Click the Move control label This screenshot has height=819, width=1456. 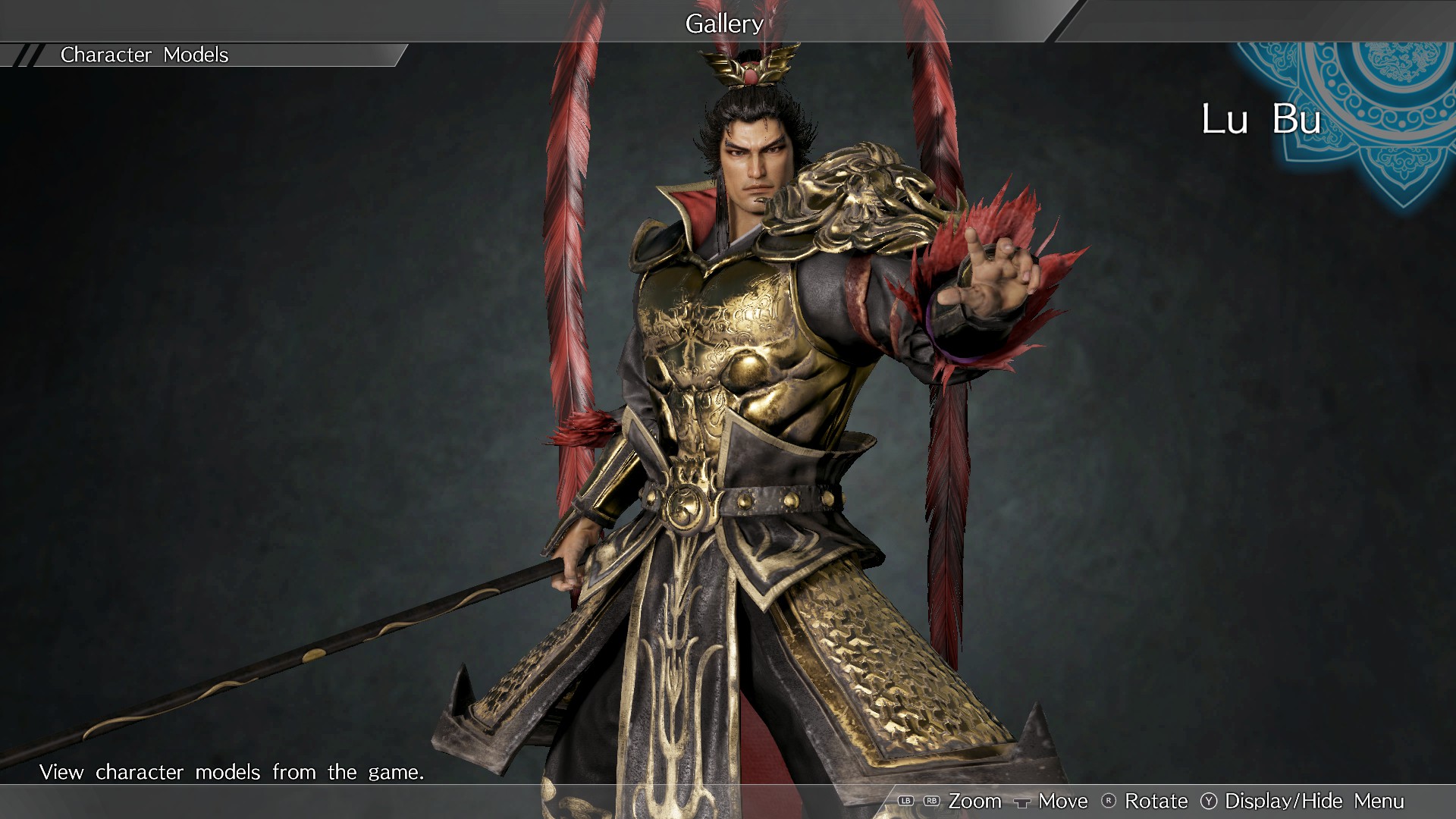point(1062,801)
